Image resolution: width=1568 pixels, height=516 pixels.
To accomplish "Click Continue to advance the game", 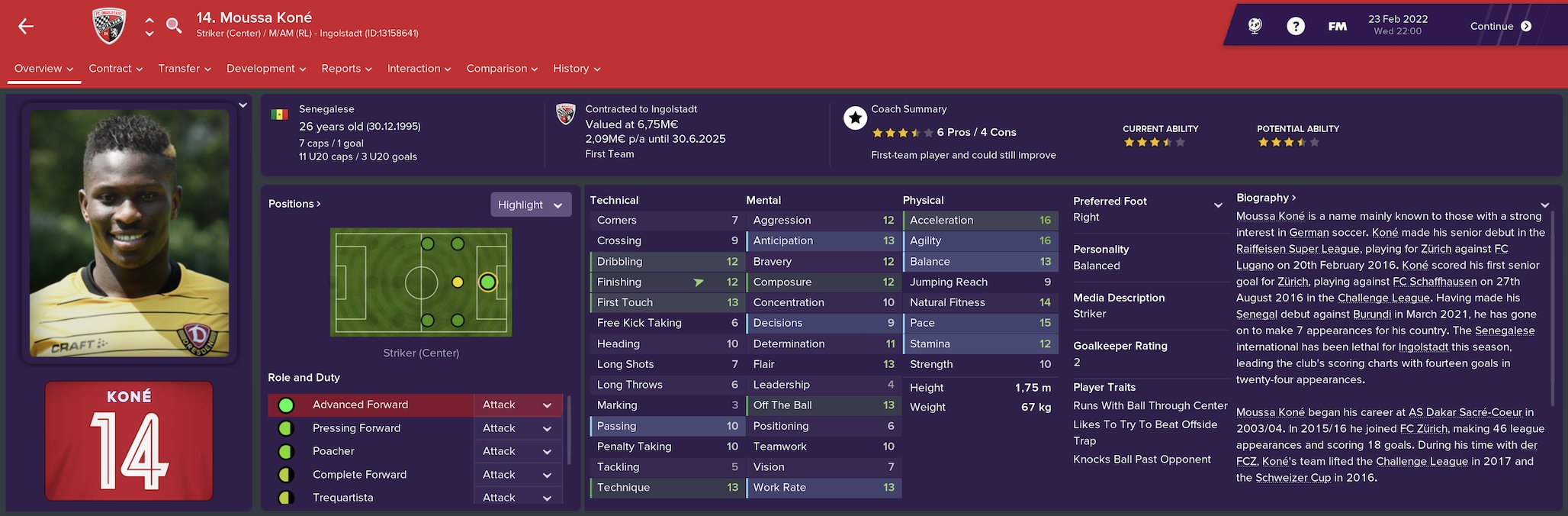I will point(1500,26).
